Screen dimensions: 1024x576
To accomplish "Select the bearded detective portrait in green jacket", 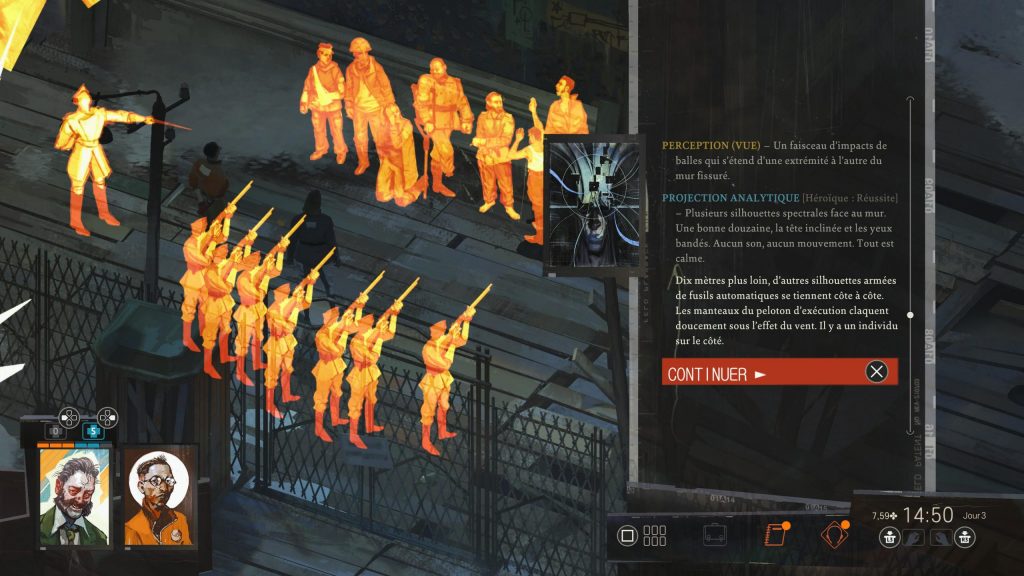I will click(74, 497).
